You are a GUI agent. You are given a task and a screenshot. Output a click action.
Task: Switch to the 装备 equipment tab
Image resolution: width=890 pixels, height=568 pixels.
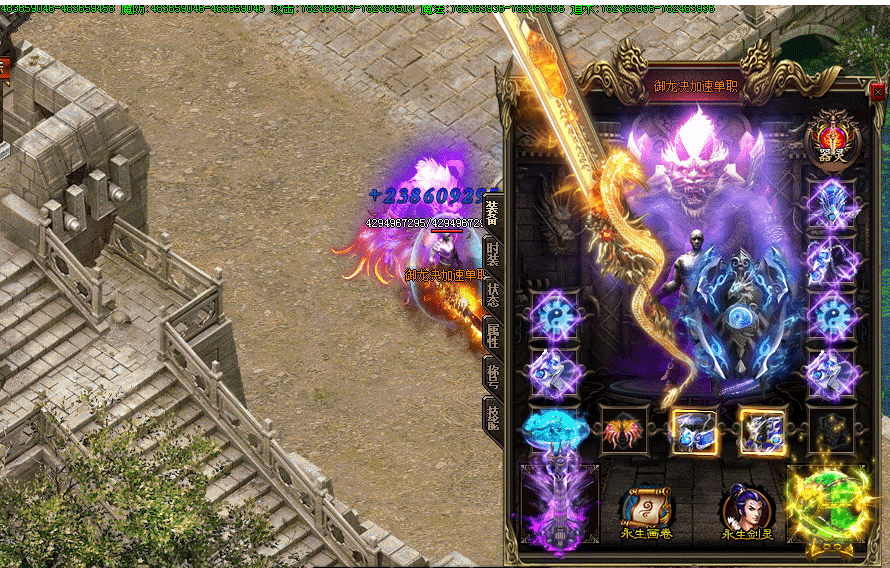click(492, 216)
